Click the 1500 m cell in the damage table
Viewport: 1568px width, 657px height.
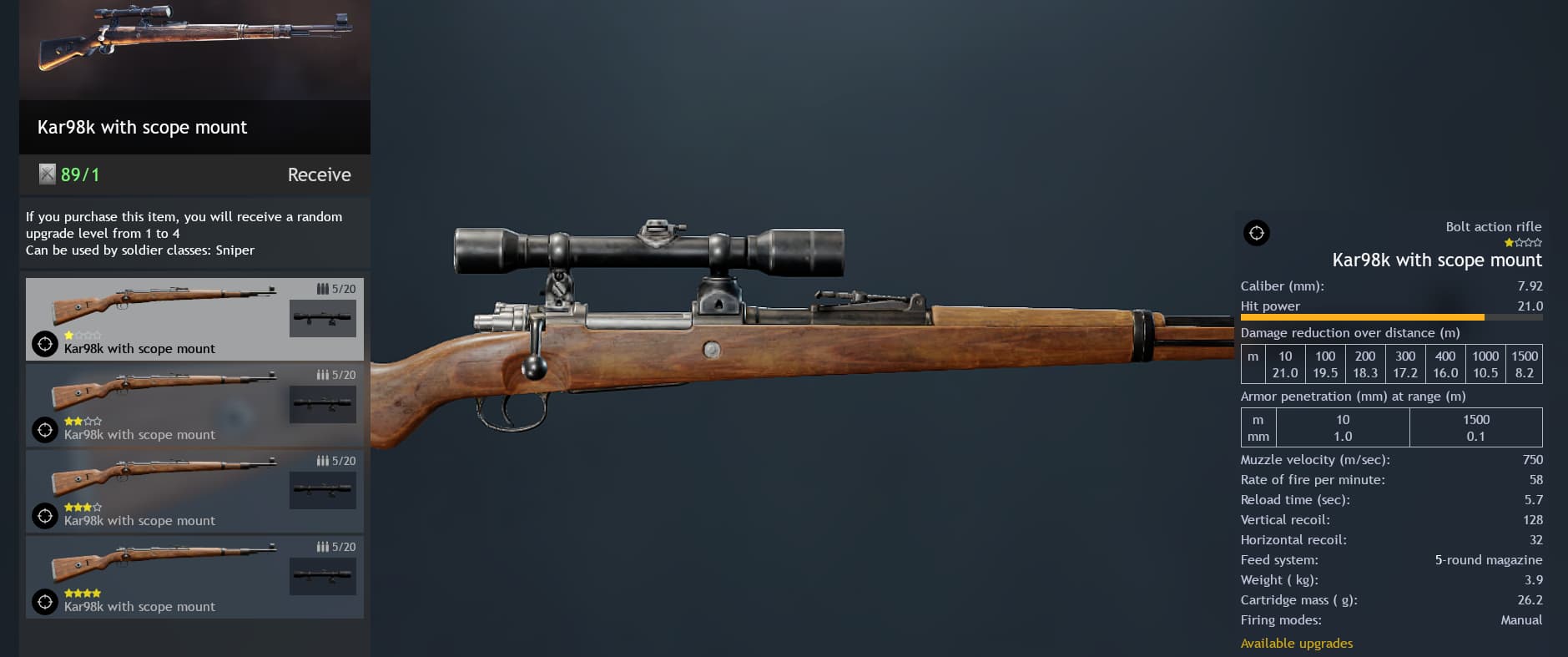(1524, 356)
